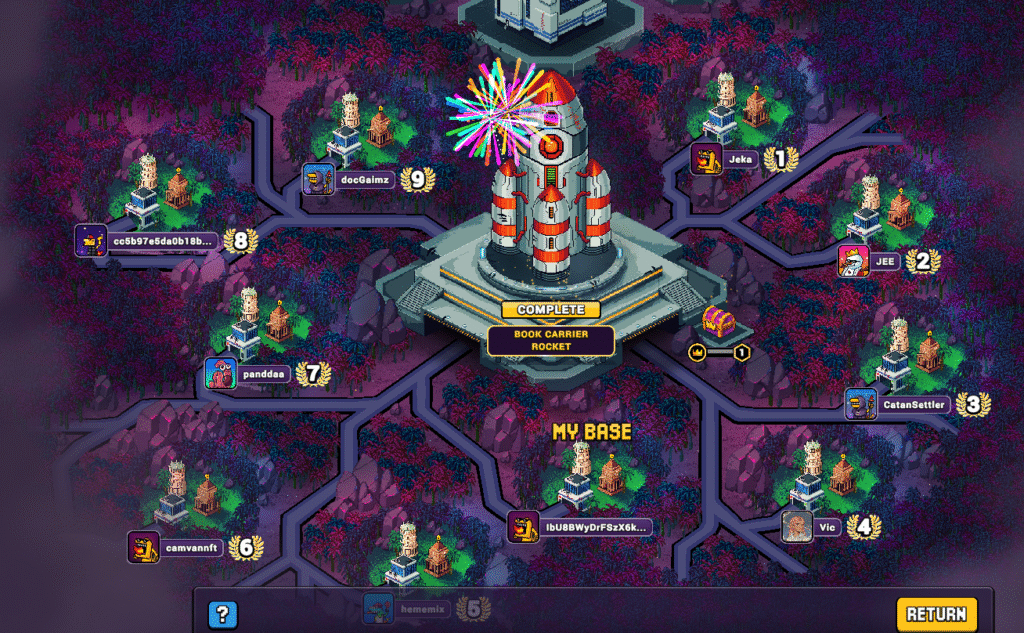Click the Book Carrier Rocket label
Image resolution: width=1024 pixels, height=633 pixels.
(551, 340)
